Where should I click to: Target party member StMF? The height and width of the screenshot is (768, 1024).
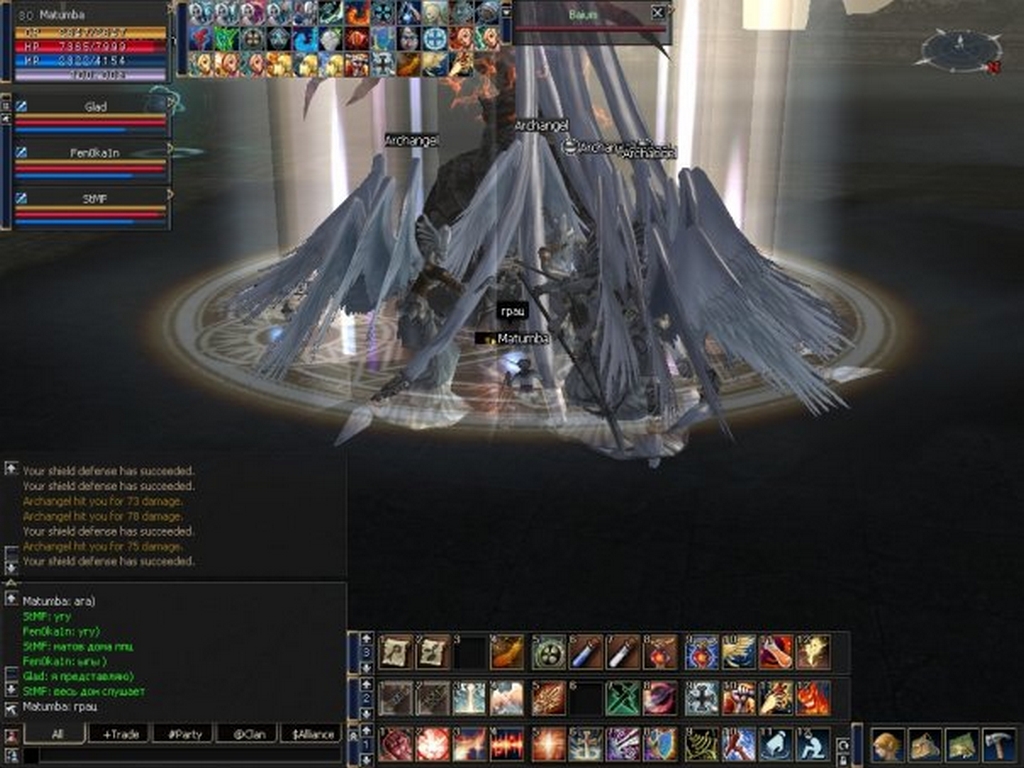coord(95,199)
